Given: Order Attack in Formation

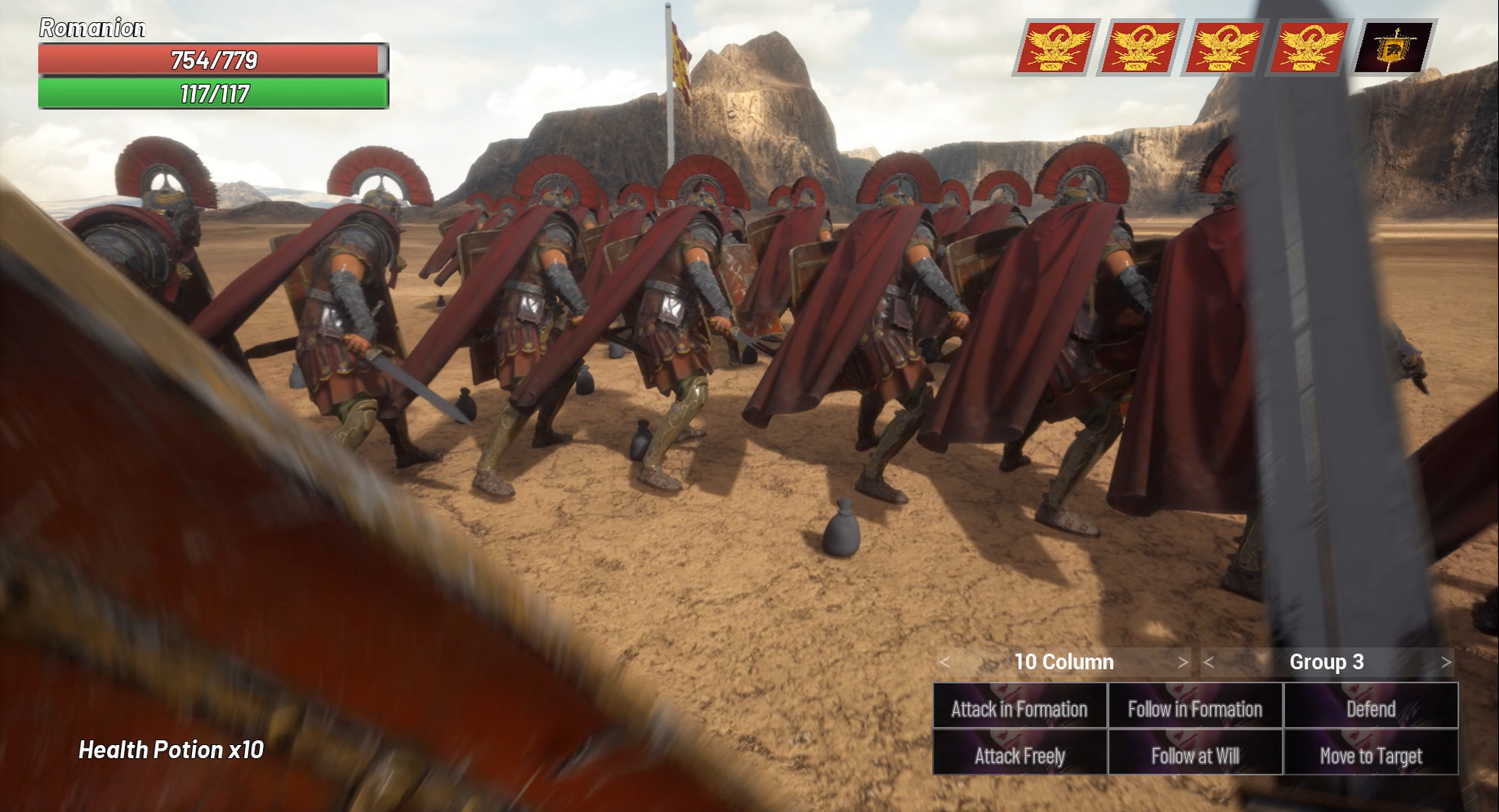Looking at the screenshot, I should 1018,709.
